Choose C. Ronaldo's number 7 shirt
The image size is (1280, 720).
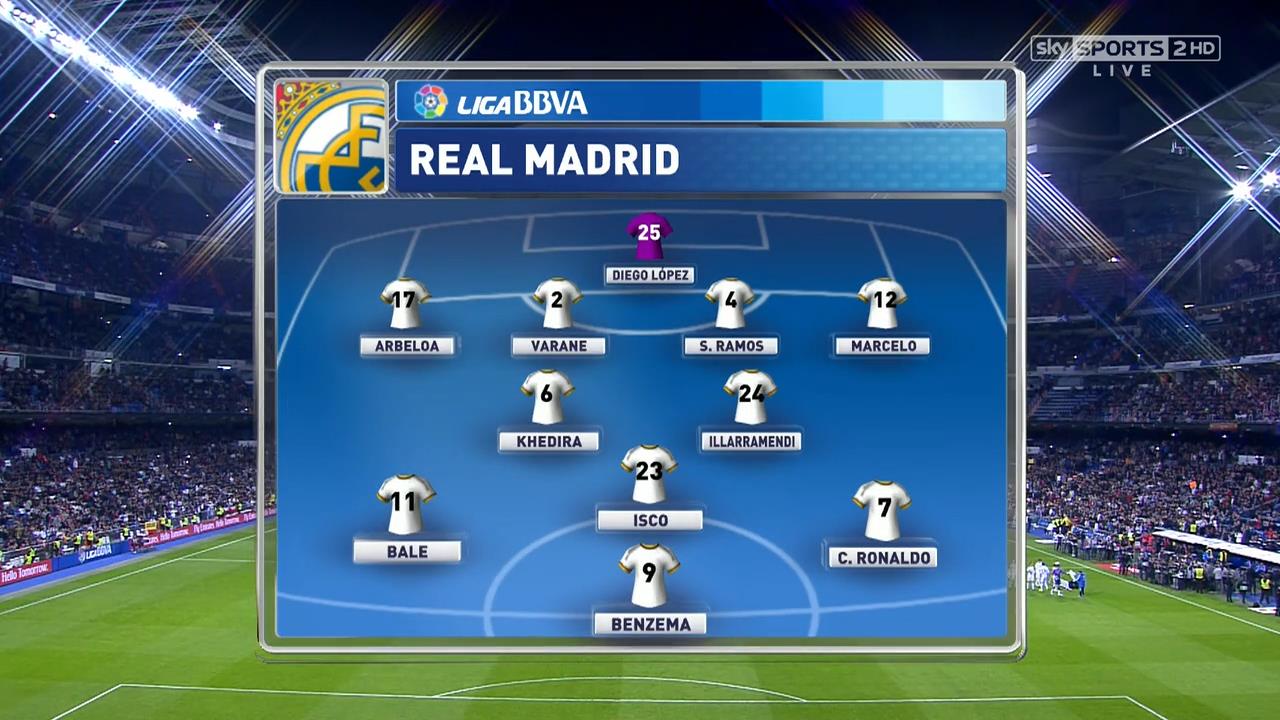(x=882, y=510)
